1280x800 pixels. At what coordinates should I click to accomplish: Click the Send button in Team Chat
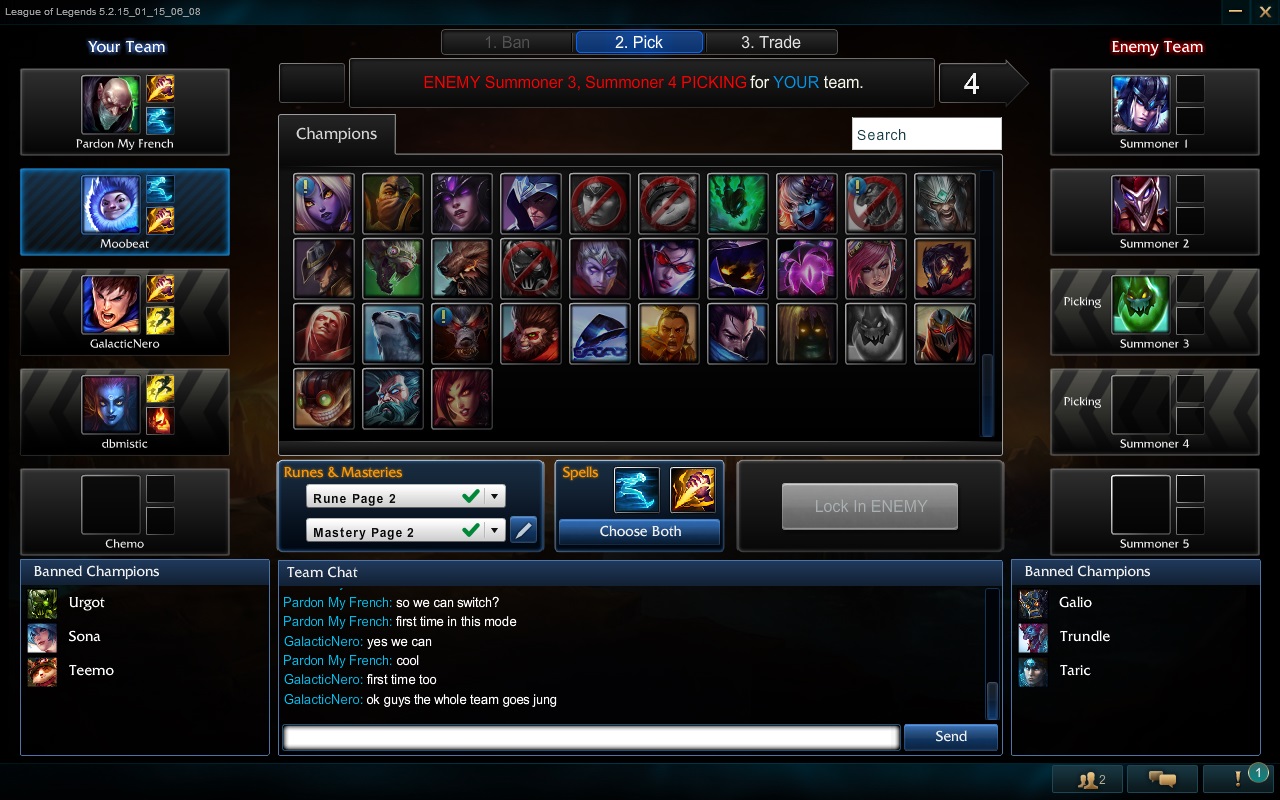949,736
